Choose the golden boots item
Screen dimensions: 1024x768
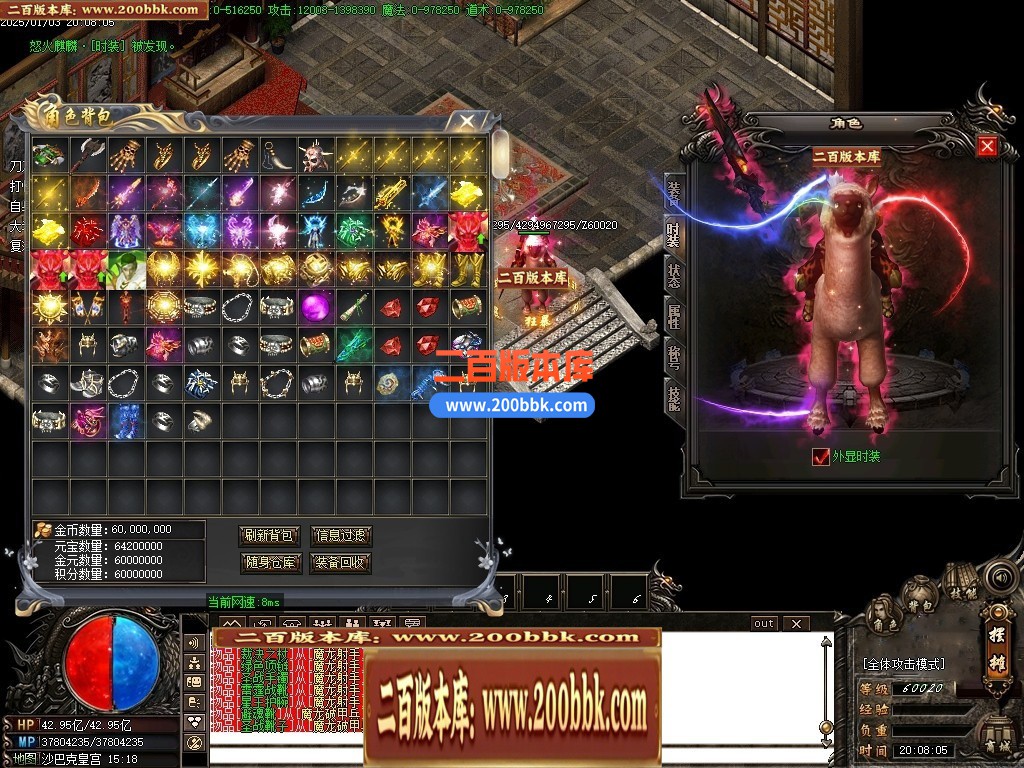(468, 268)
